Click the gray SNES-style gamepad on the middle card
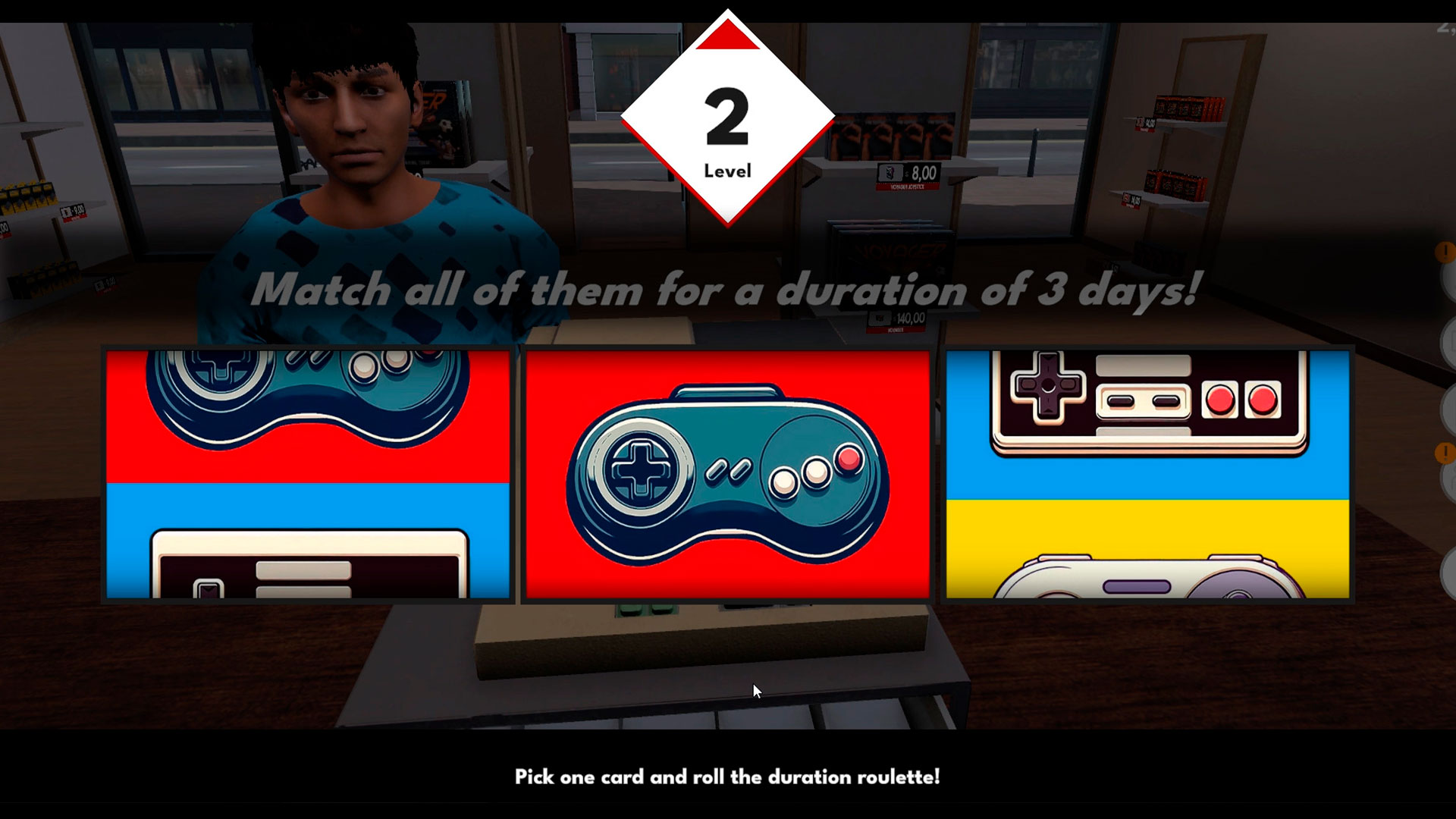1456x819 pixels. pyautogui.click(x=728, y=478)
